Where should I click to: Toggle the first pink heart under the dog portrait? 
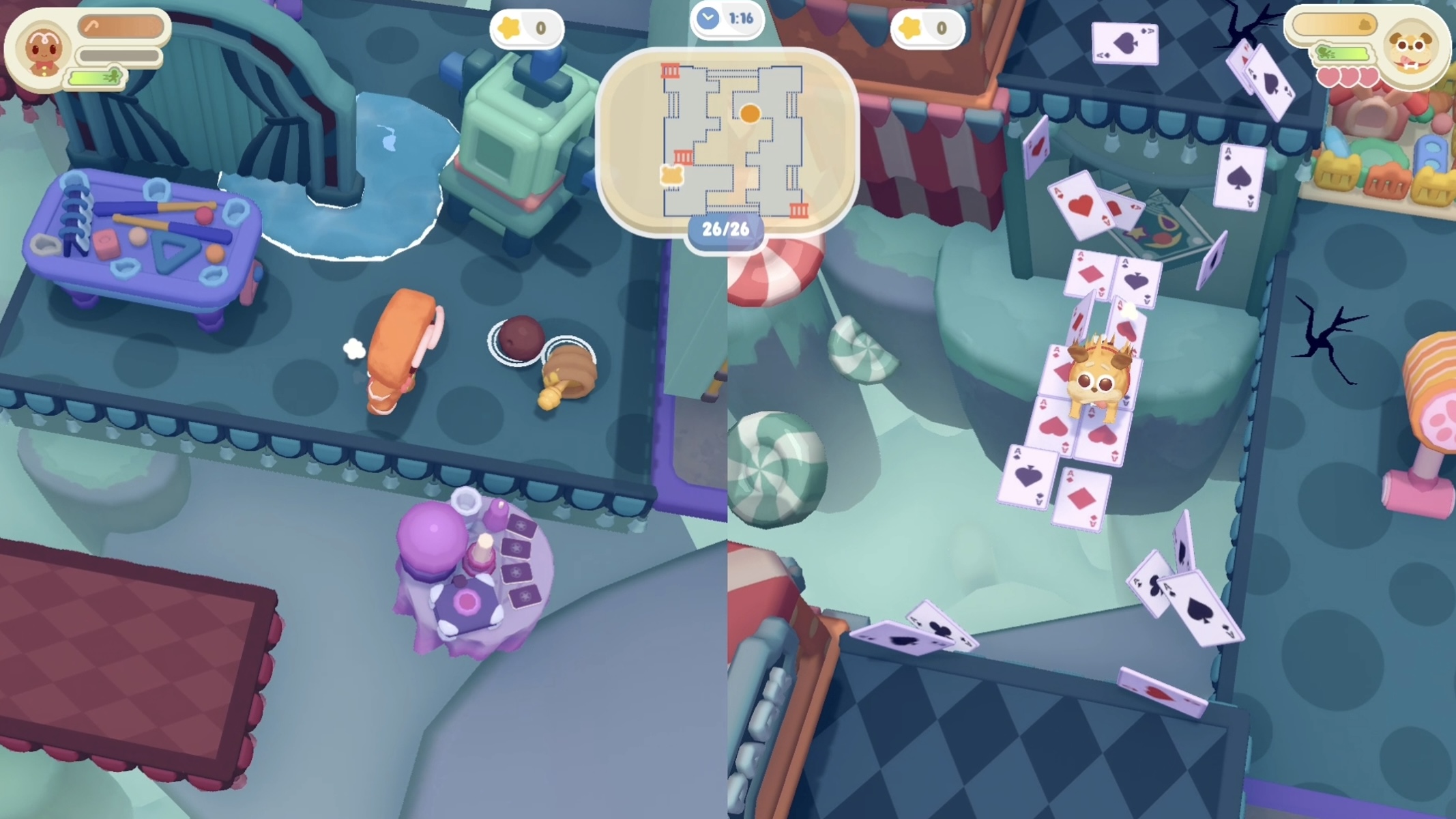1329,77
